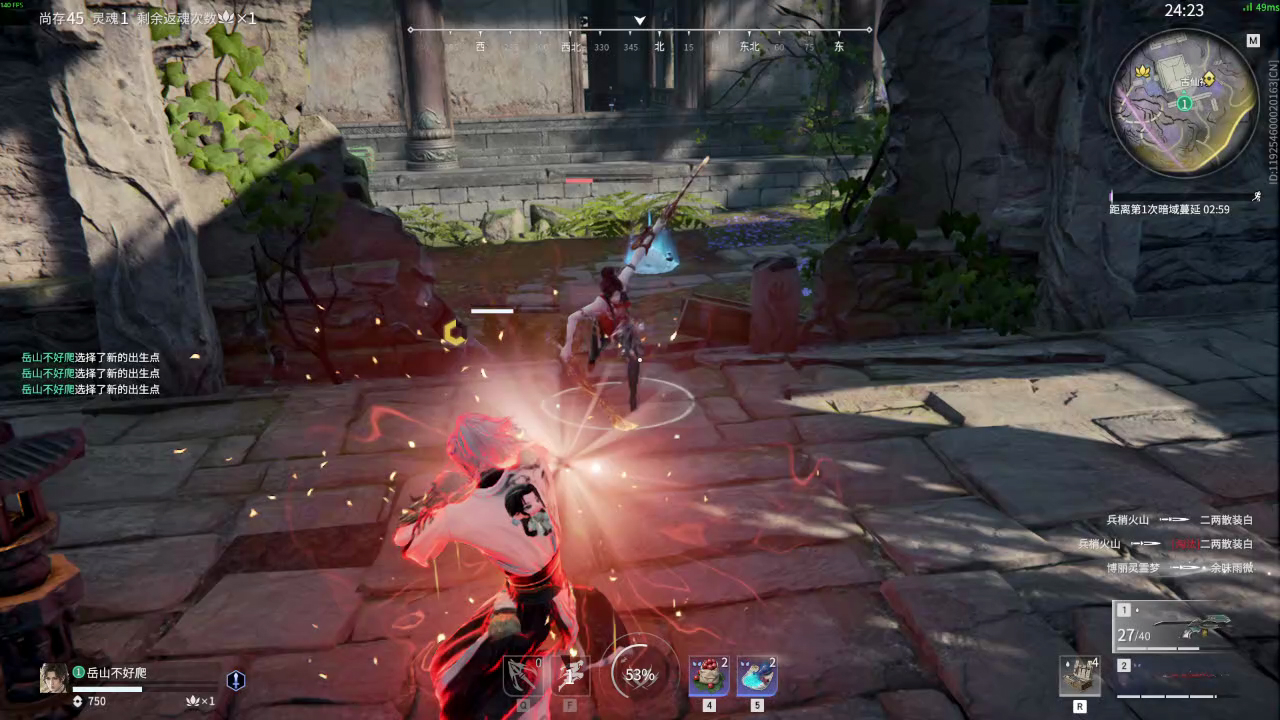Screen dimensions: 1280x720
Task: Use the blue armor powder consumable
Action: tap(757, 677)
